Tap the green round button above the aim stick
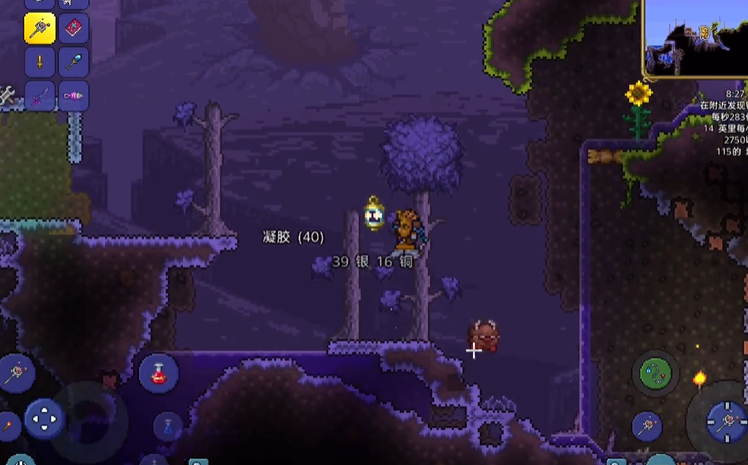Viewport: 748px width, 465px height. coord(655,374)
